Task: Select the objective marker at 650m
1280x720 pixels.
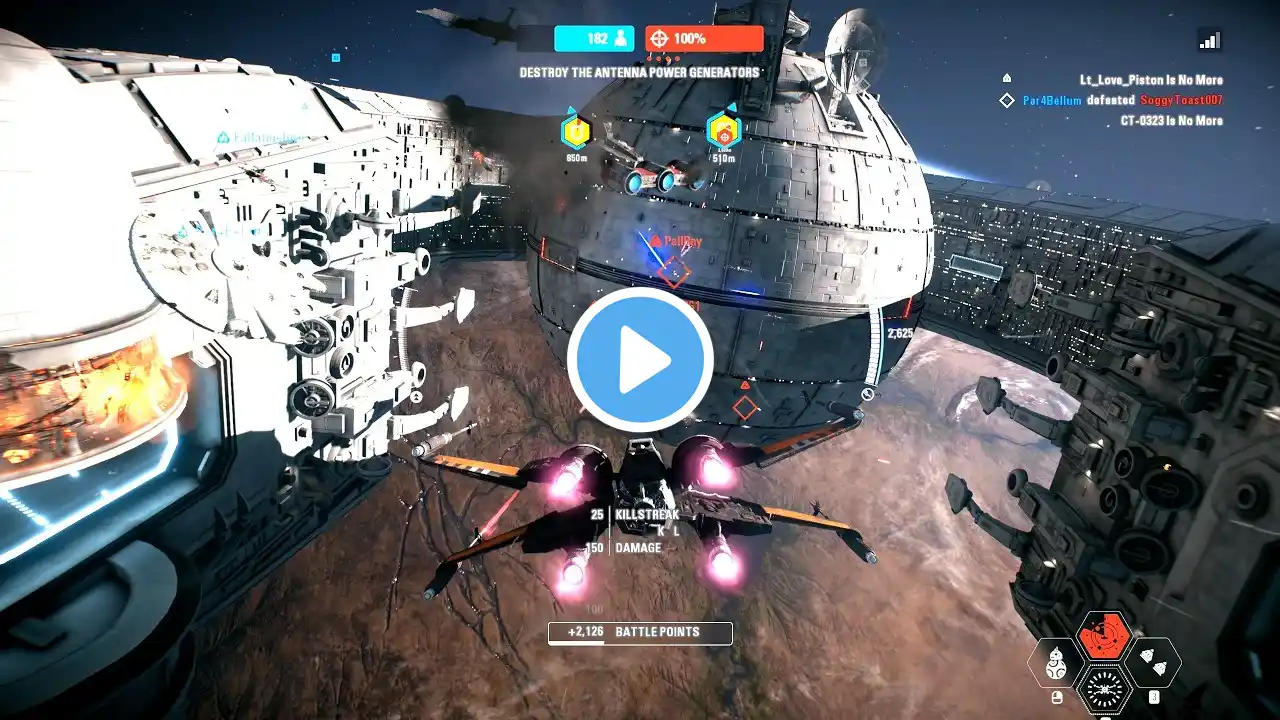Action: 576,131
